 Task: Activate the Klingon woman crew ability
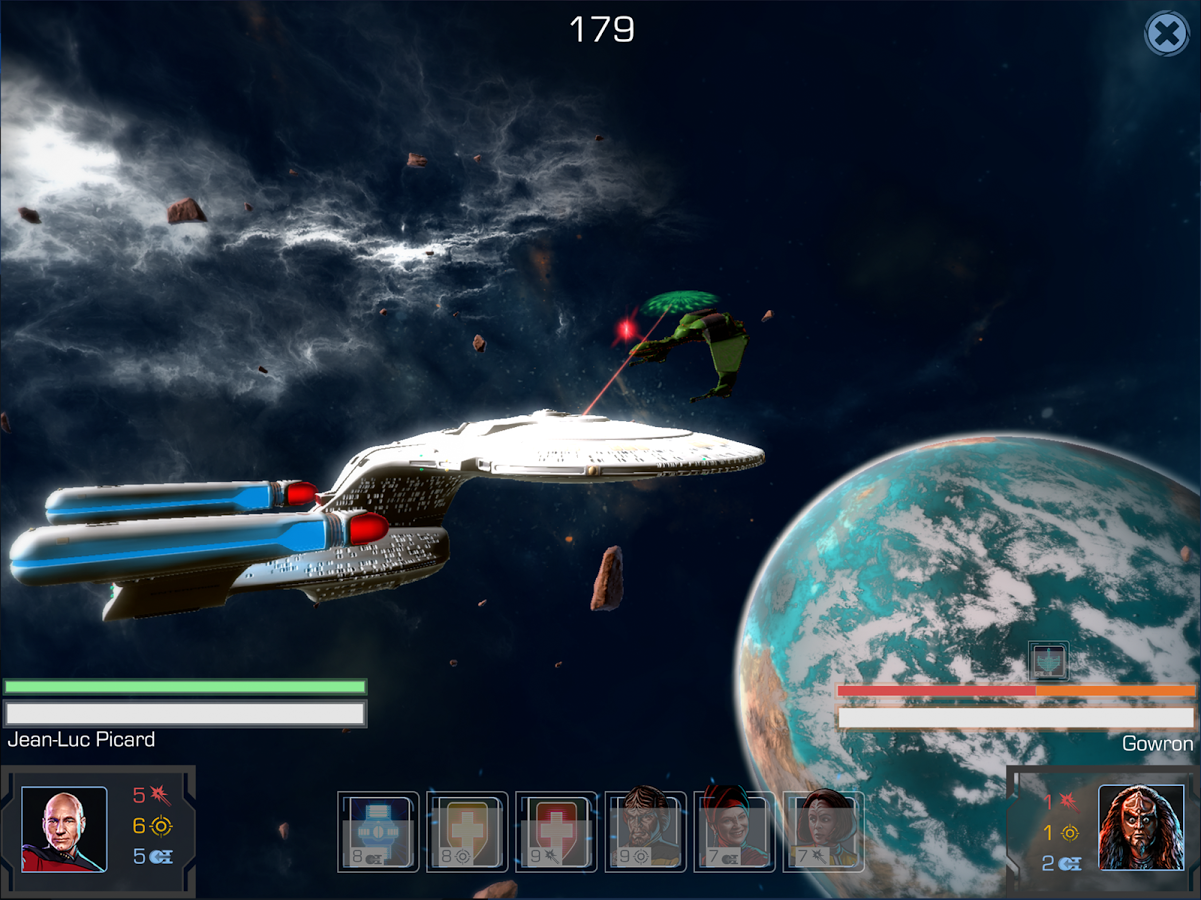point(823,832)
